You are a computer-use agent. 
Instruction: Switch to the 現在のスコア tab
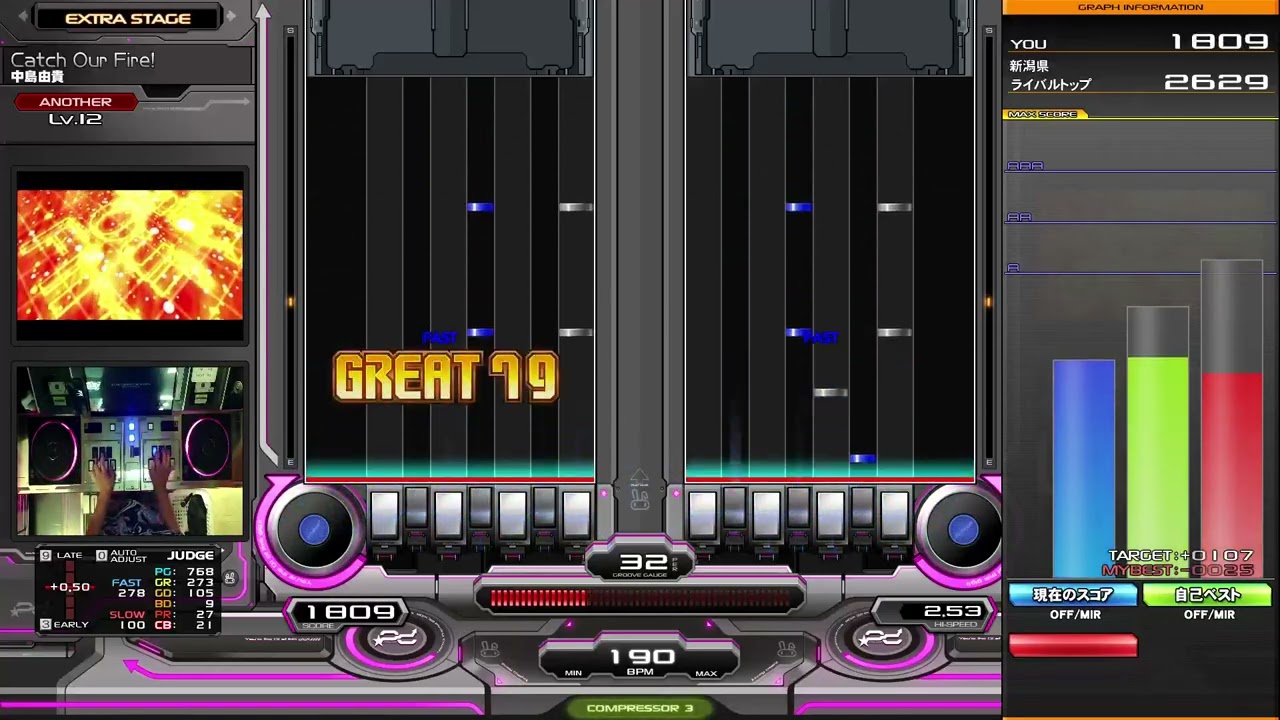click(x=1073, y=594)
